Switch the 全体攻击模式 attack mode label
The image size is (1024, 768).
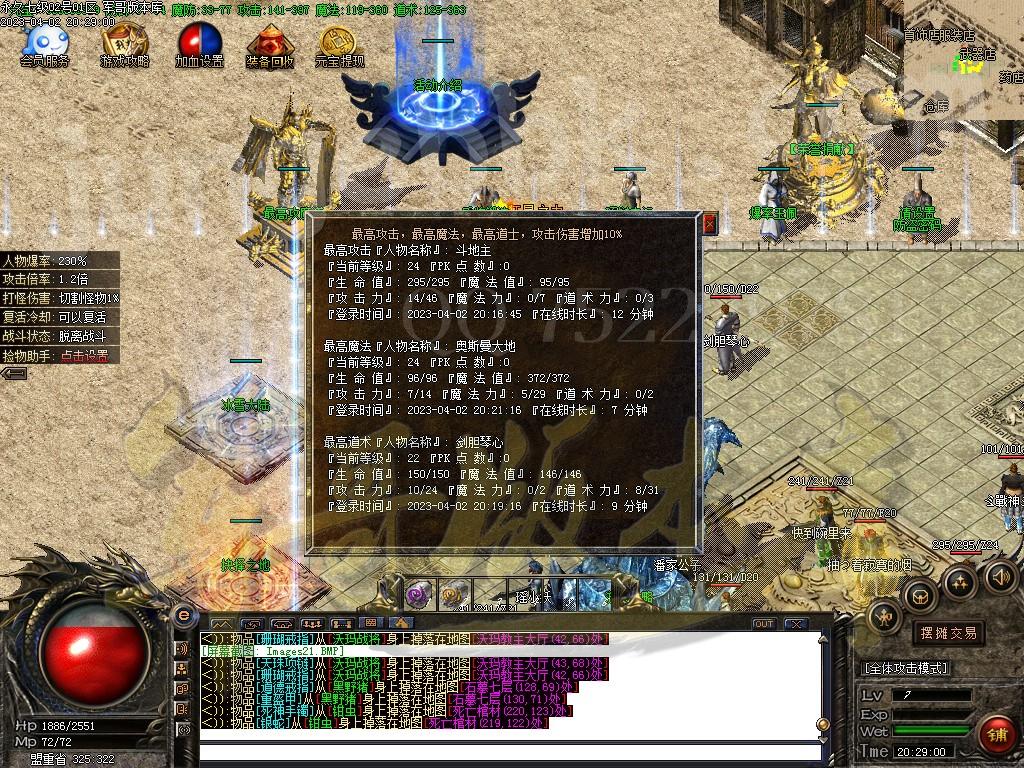pos(905,668)
